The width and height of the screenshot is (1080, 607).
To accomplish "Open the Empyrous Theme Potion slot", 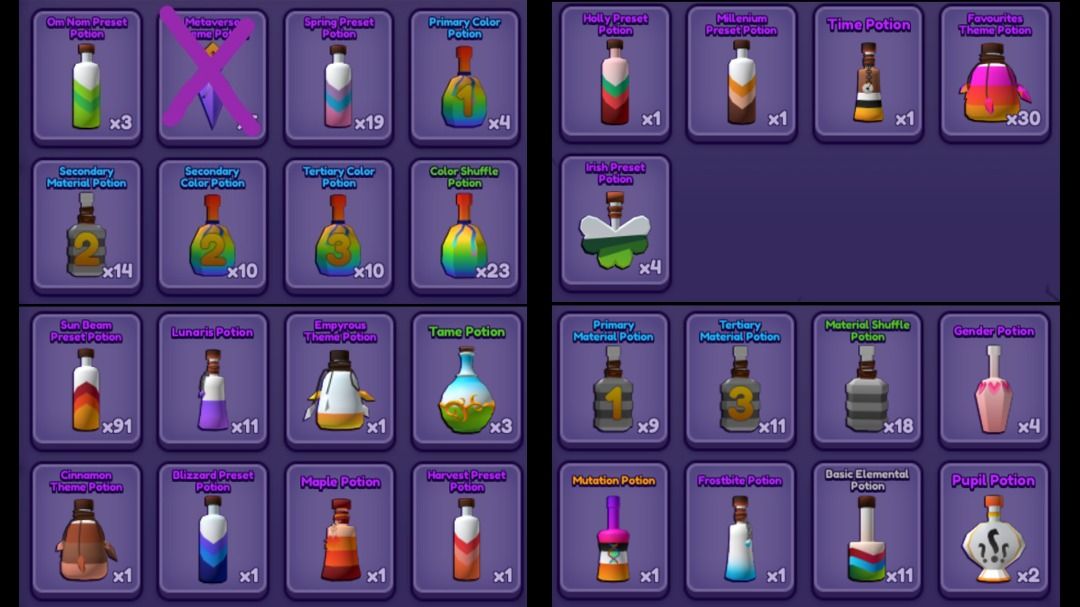I will click(339, 382).
